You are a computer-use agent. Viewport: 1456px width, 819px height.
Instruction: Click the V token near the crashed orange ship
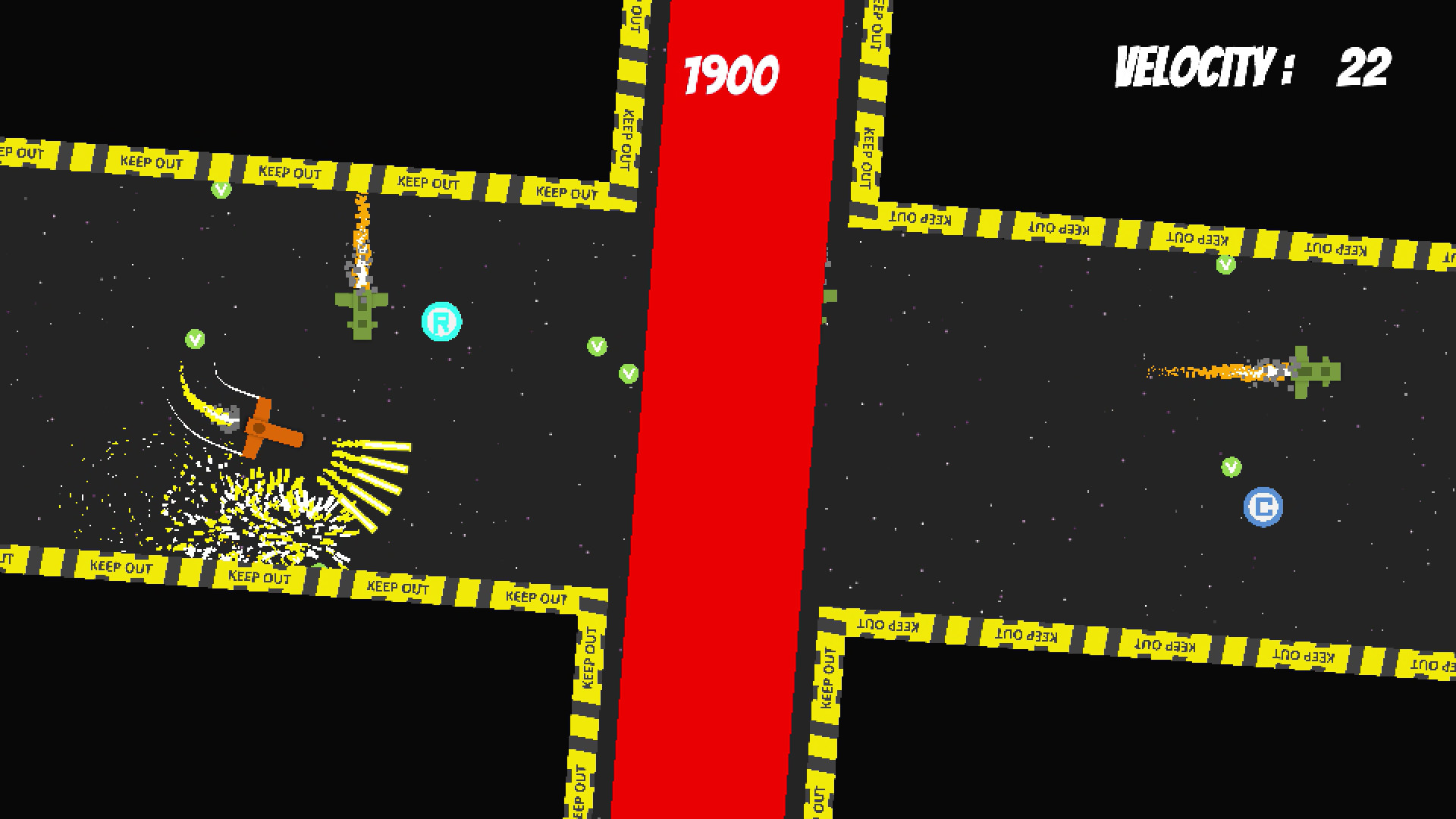(x=193, y=340)
